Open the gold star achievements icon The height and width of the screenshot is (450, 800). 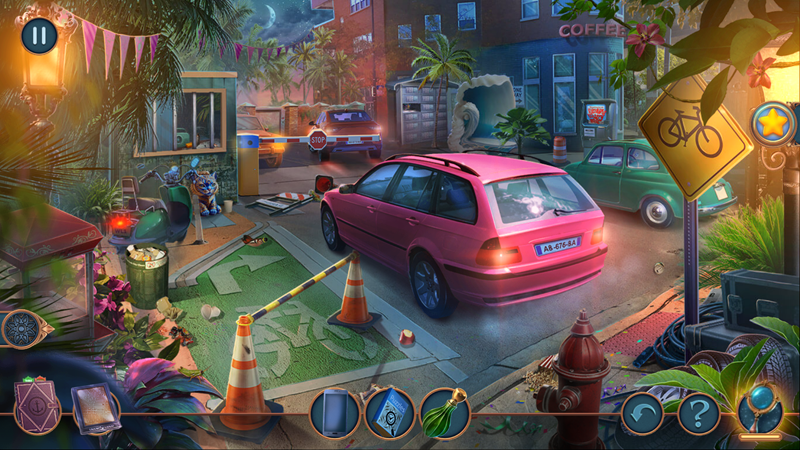pyautogui.click(x=773, y=124)
